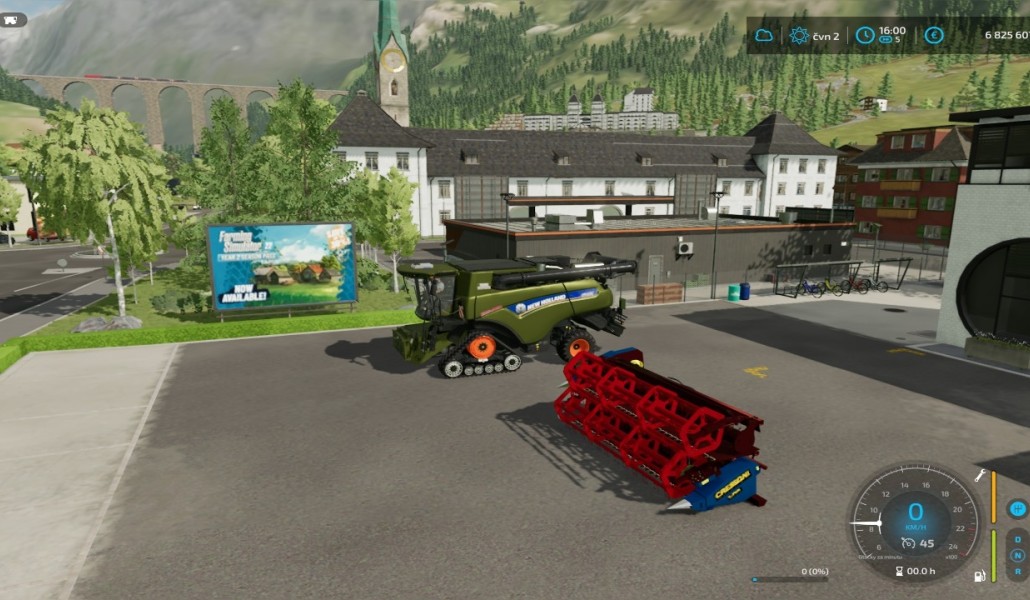Click the cloud weather forecast icon

[x=764, y=36]
